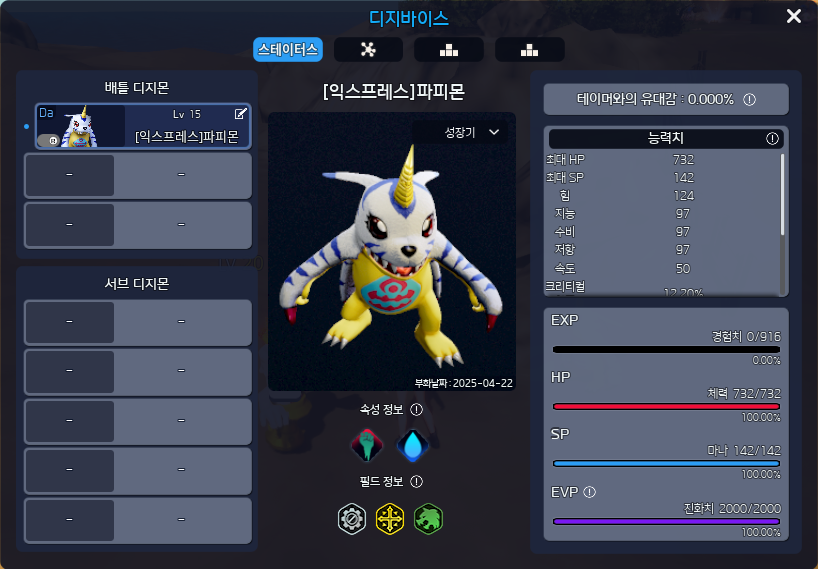This screenshot has width=818, height=569.
Task: Click the Digimon portrait toggle badge
Action: [47, 141]
